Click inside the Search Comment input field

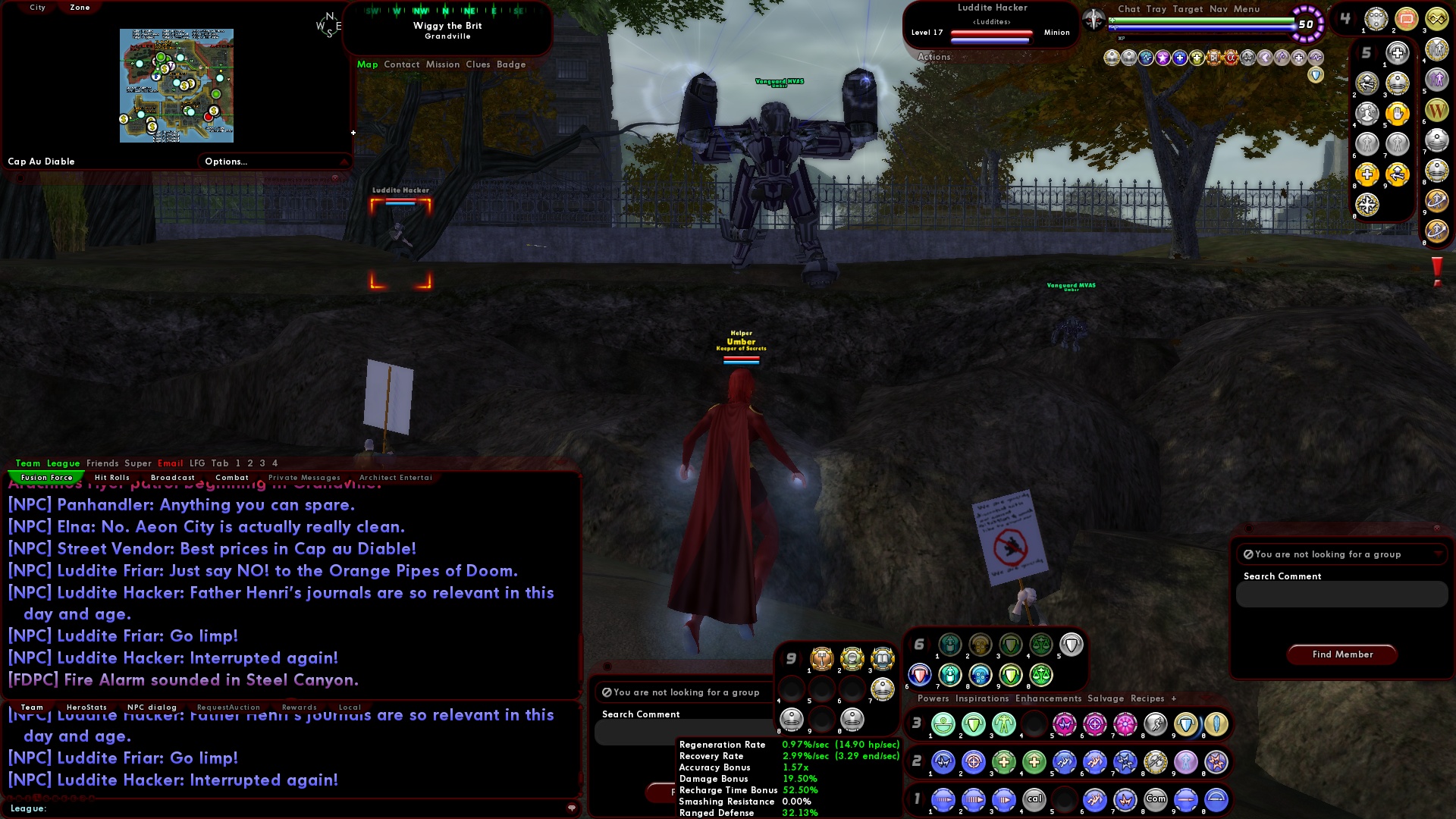point(1341,595)
